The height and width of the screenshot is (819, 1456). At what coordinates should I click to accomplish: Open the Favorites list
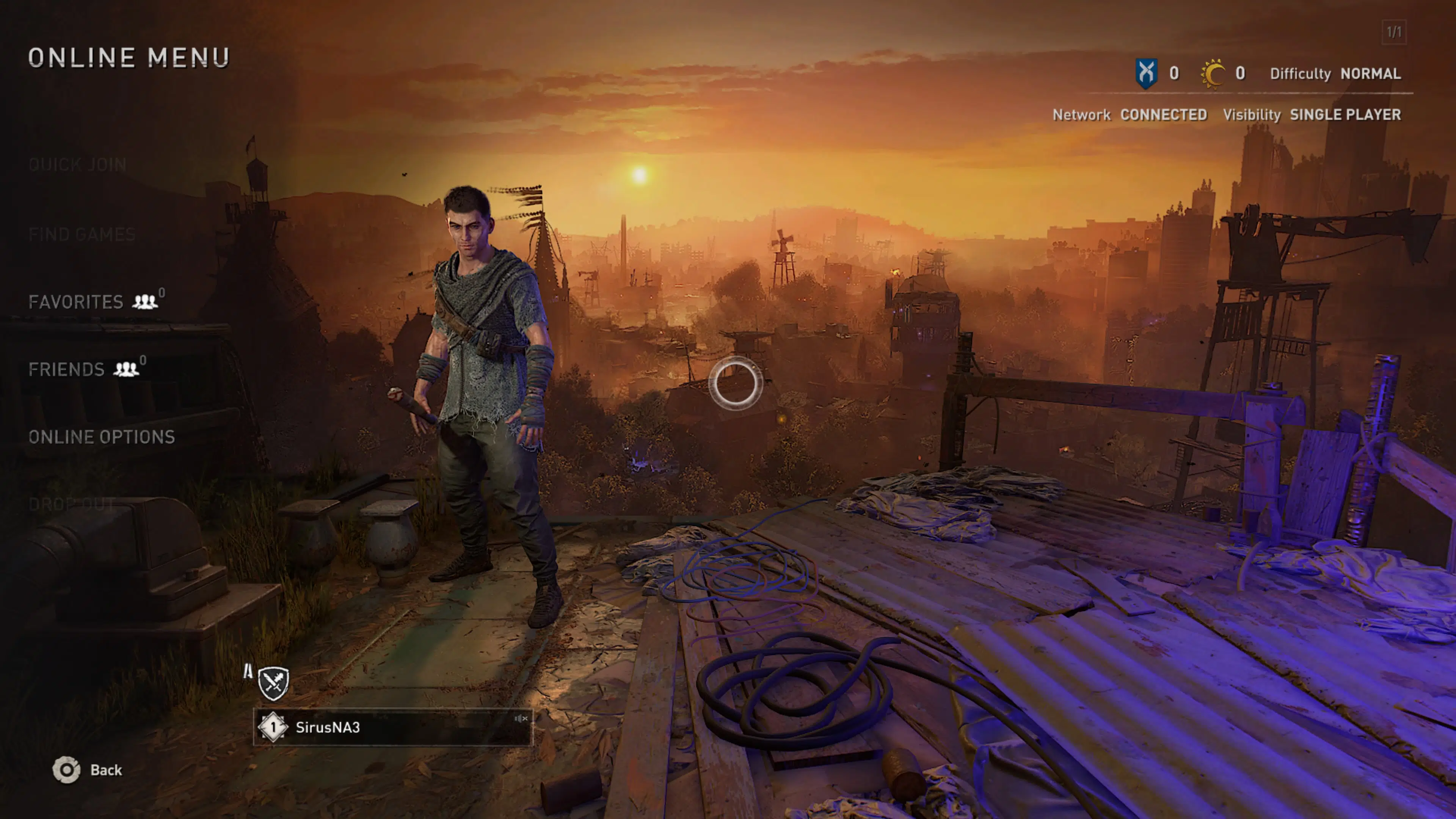click(x=76, y=302)
